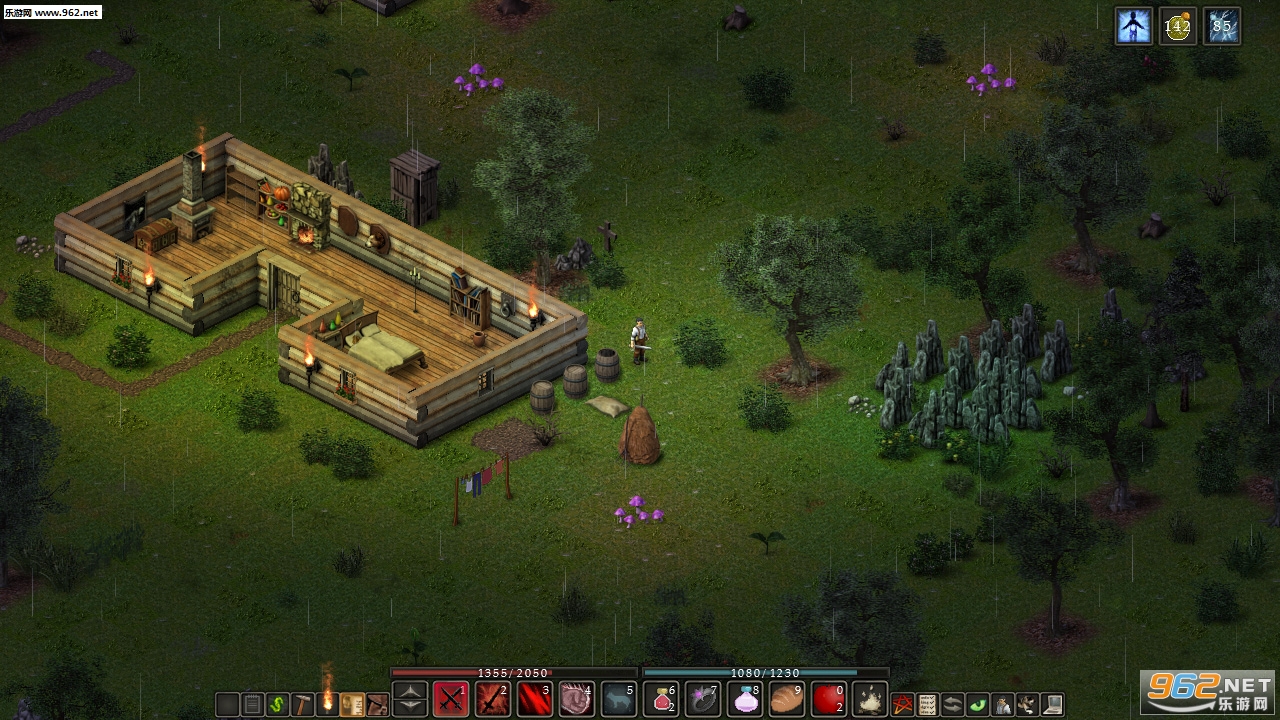Image resolution: width=1280 pixels, height=720 pixels.
Task: Open the character portrait sheet
Action: 1002,704
